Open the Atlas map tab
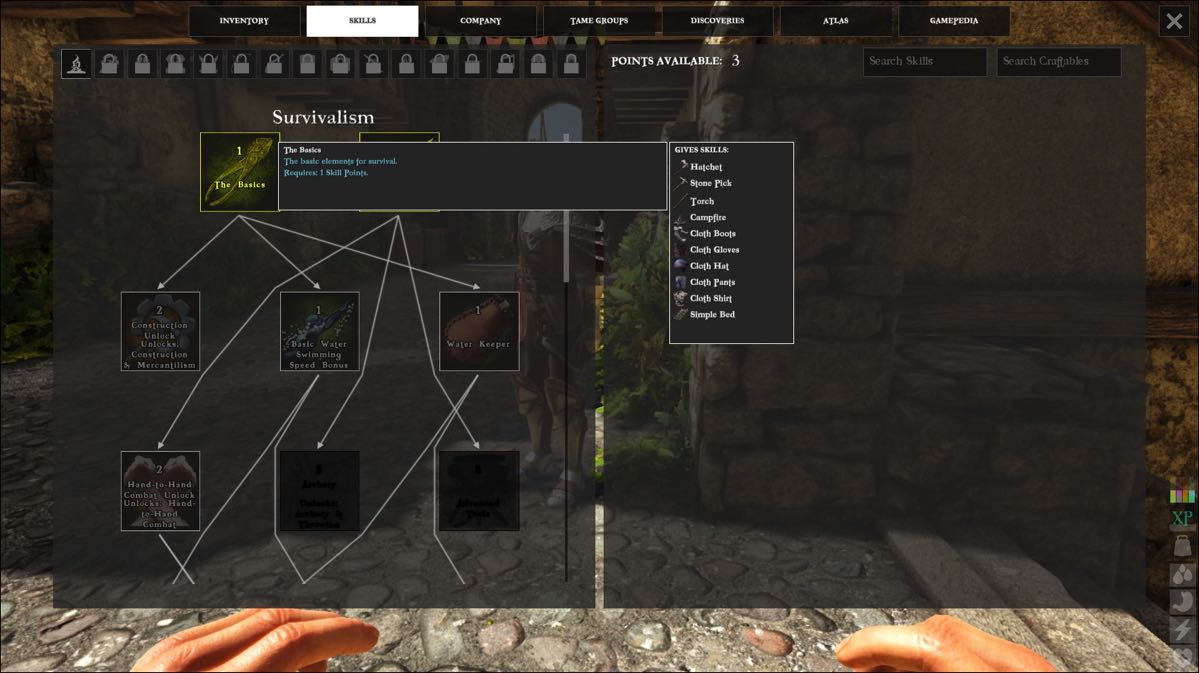The image size is (1199, 673). click(x=835, y=21)
